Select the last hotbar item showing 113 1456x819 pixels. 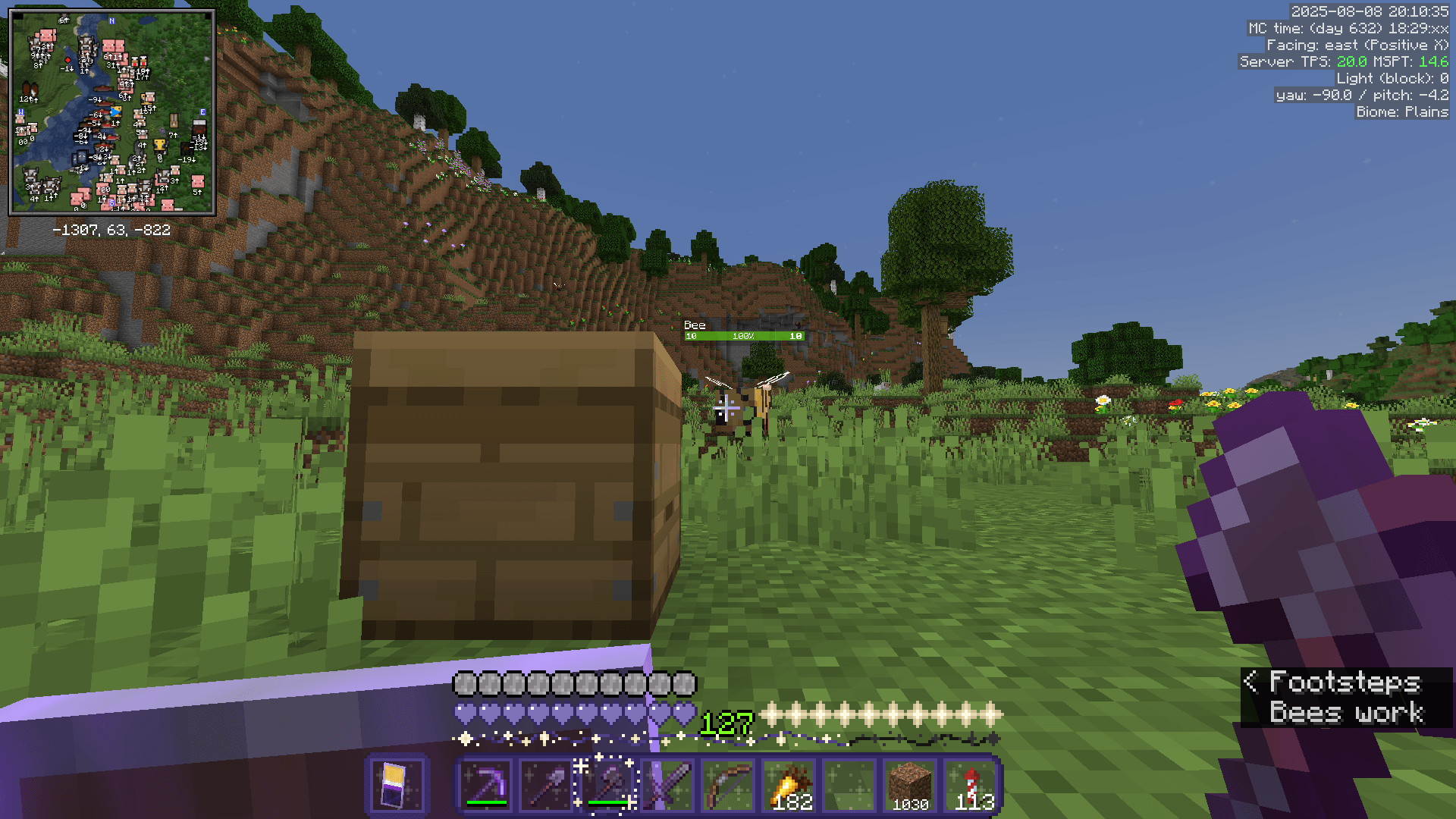970,786
